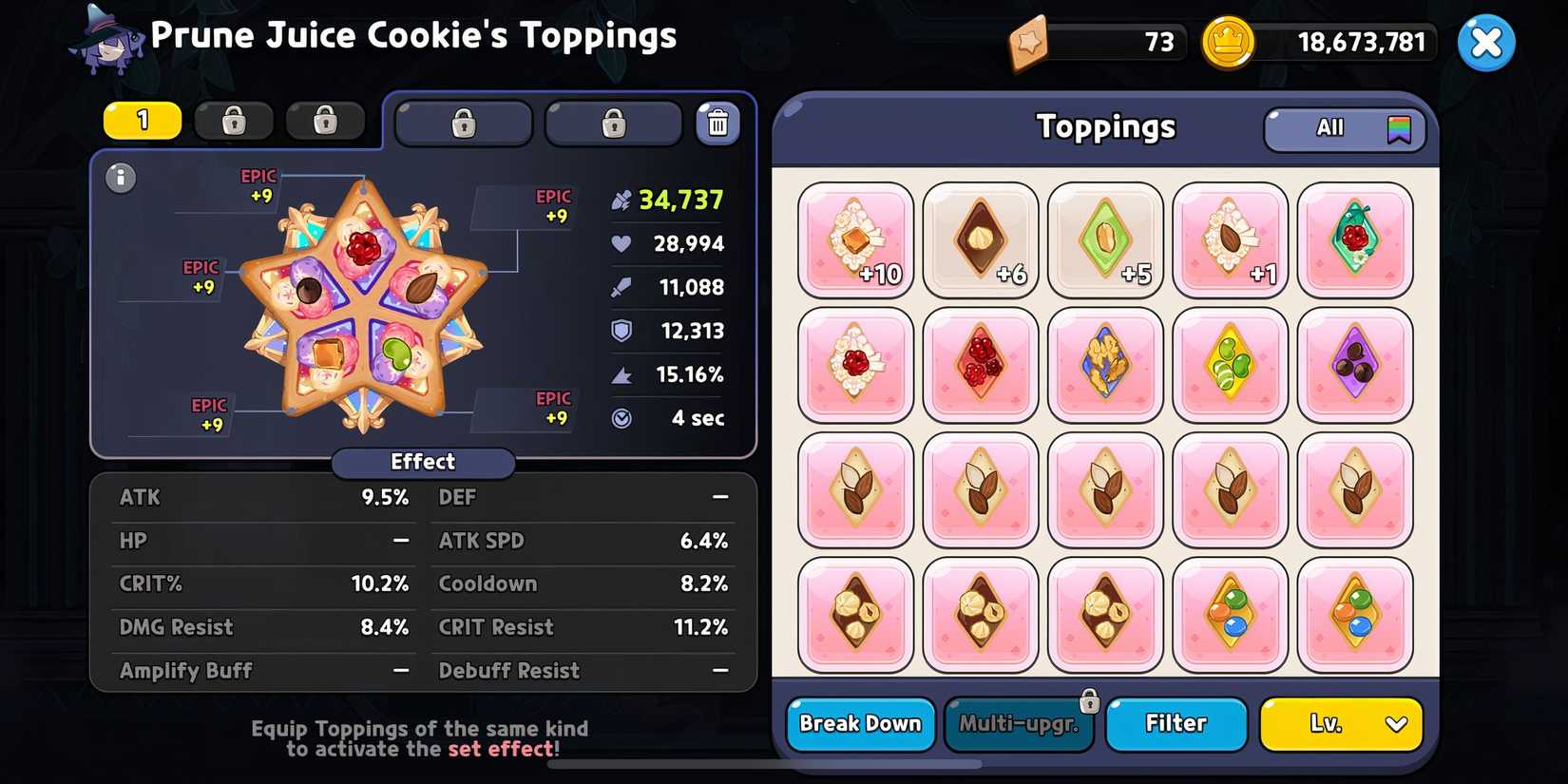1568x784 pixels.
Task: Select topping loadout preset 1
Action: 141,121
